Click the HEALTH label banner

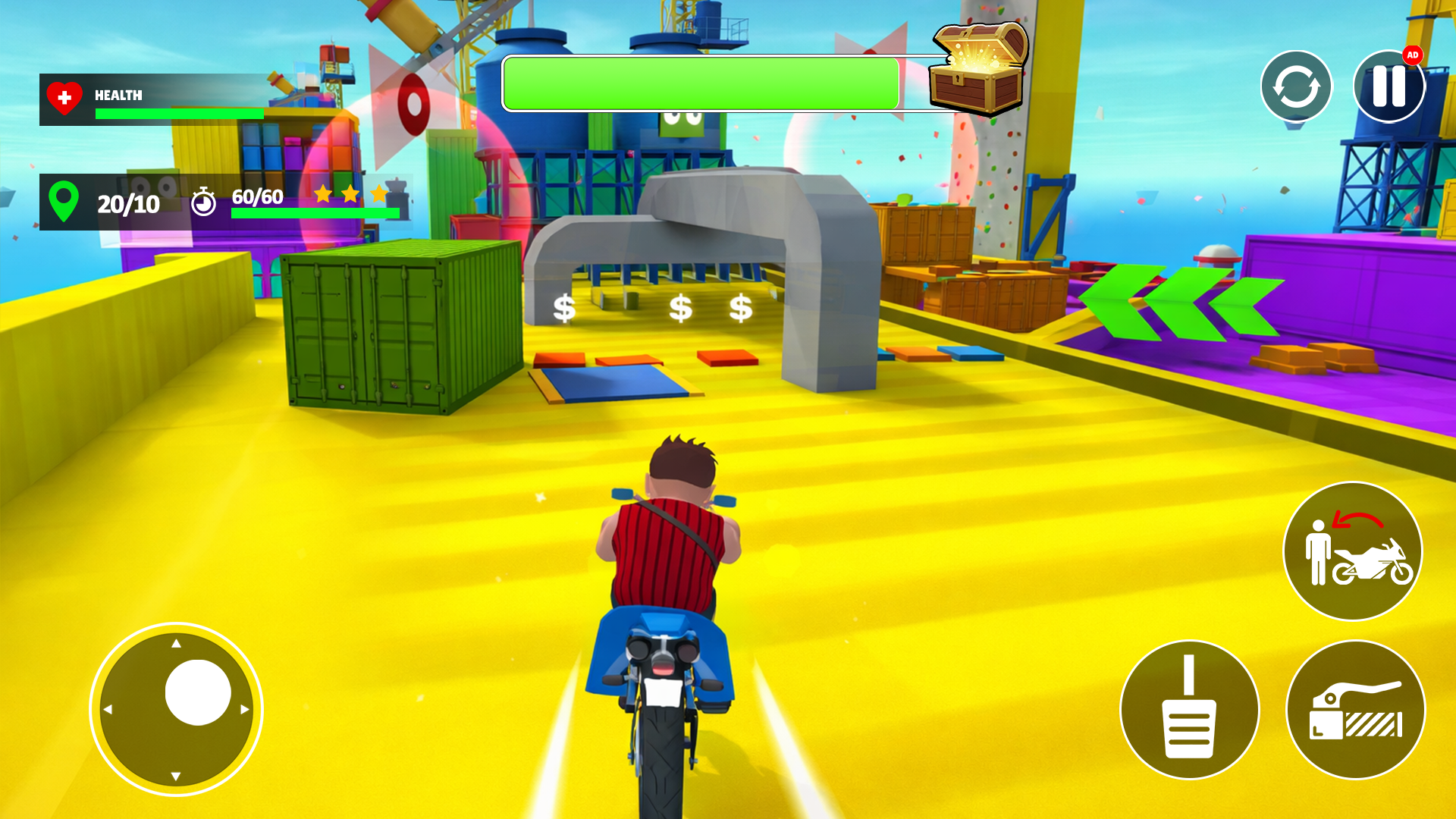point(118,96)
